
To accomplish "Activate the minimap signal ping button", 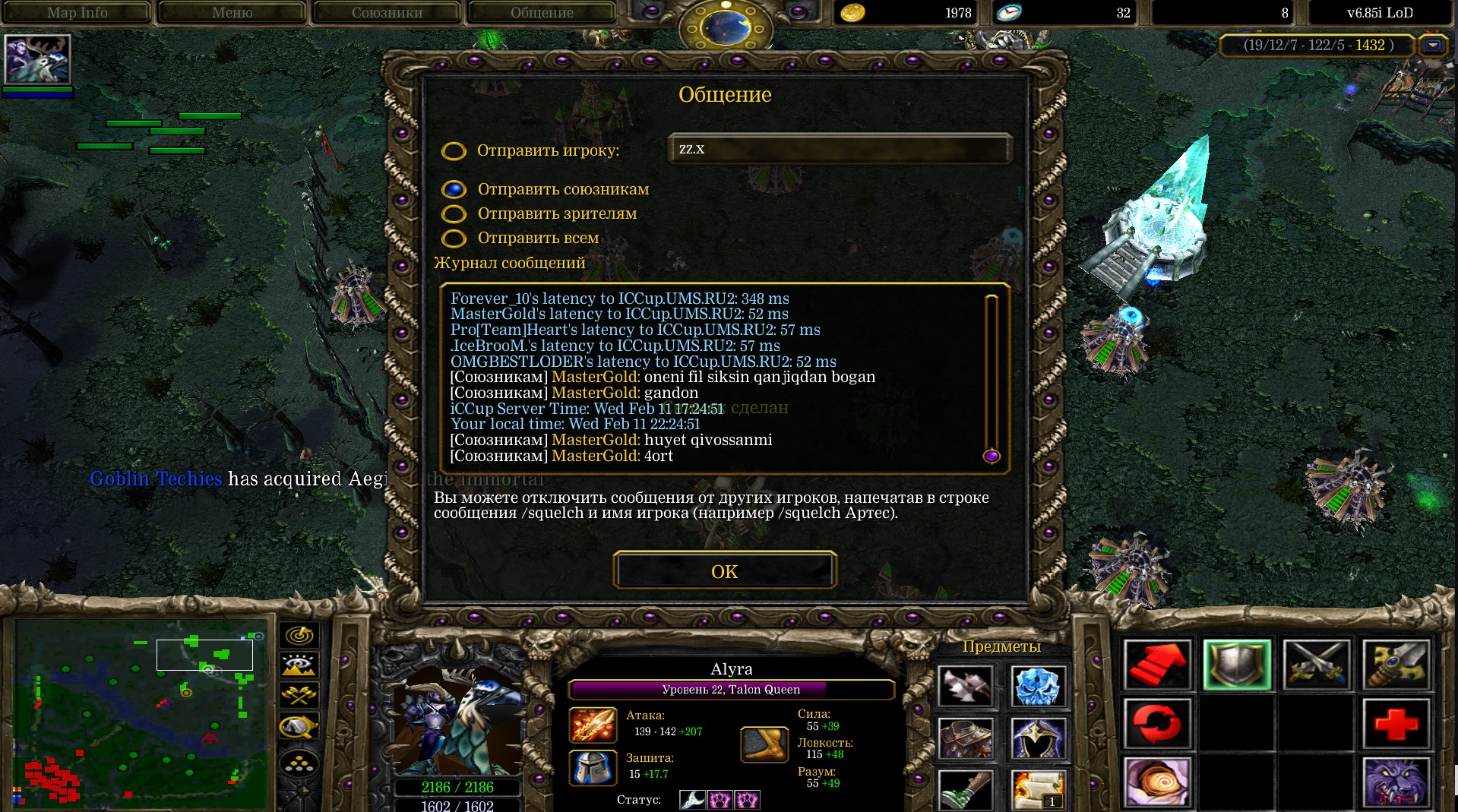I will 299,635.
